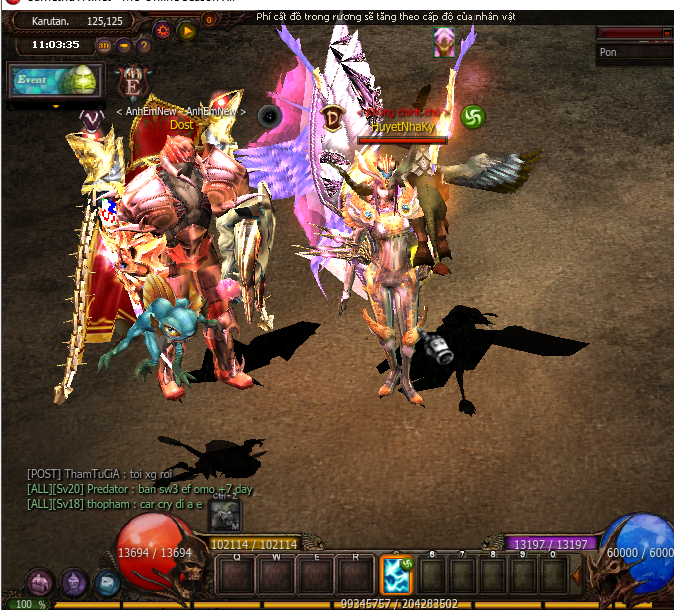
Task: Click the 3D view toggle button
Action: click(104, 45)
